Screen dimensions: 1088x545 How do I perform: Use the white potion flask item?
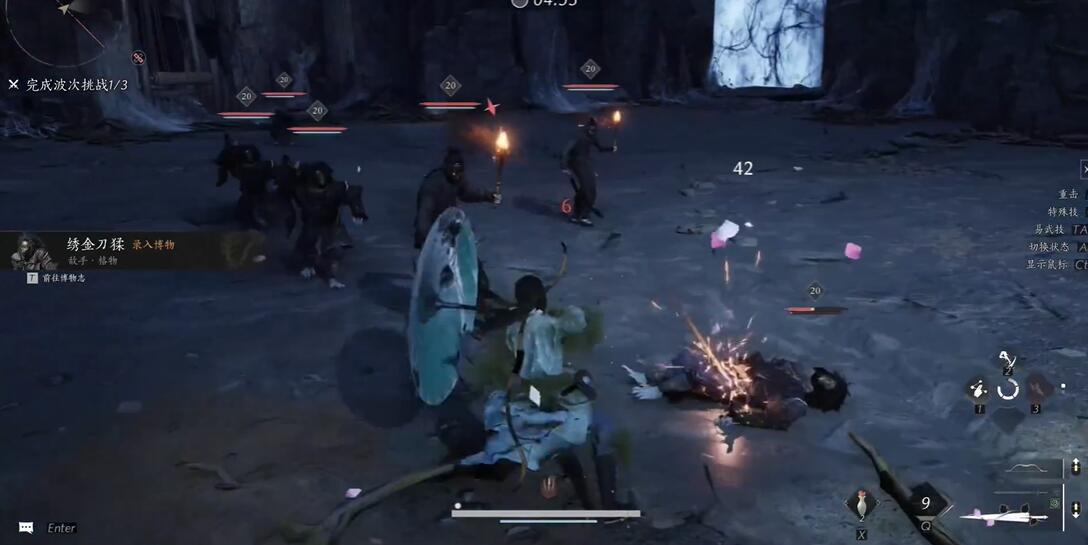coord(861,503)
